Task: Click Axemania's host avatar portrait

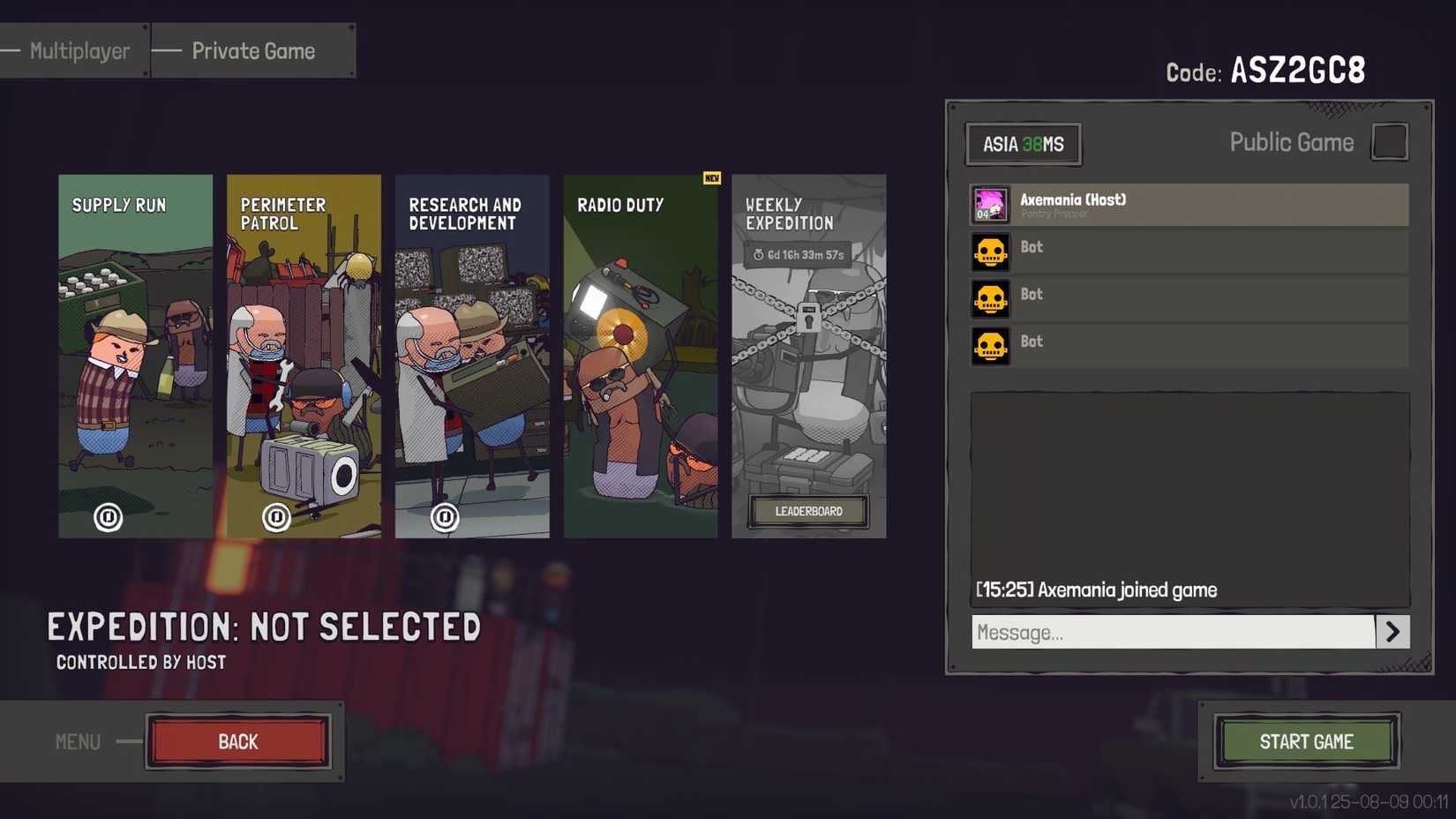Action: (x=990, y=204)
